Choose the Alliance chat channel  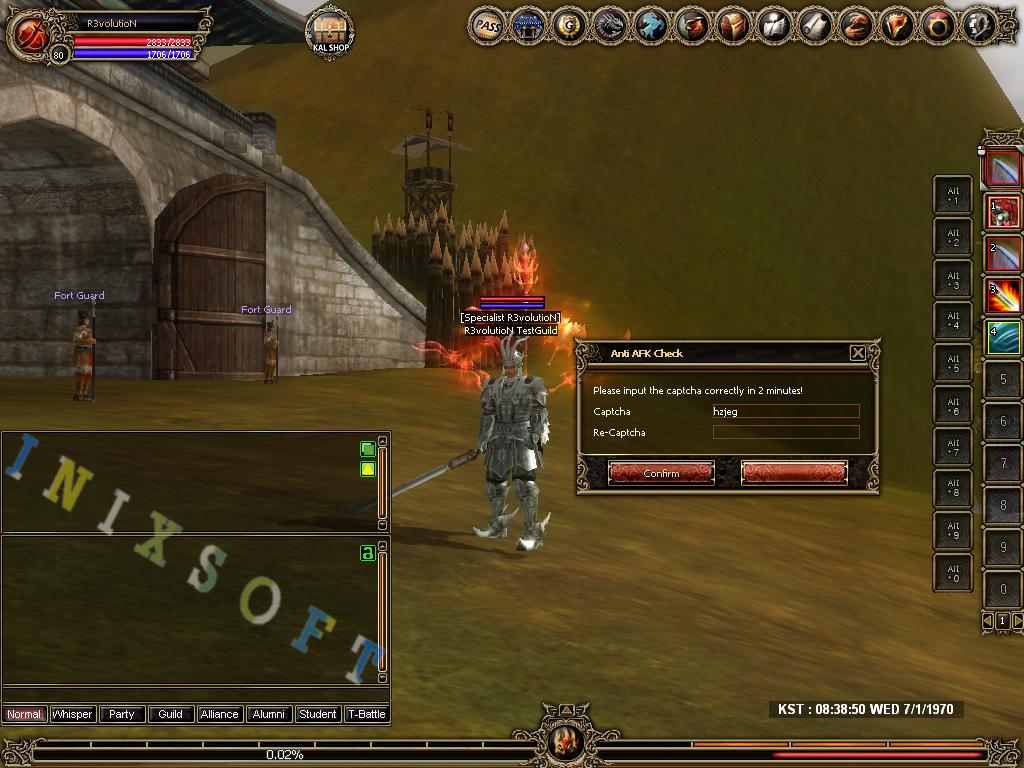tap(219, 714)
